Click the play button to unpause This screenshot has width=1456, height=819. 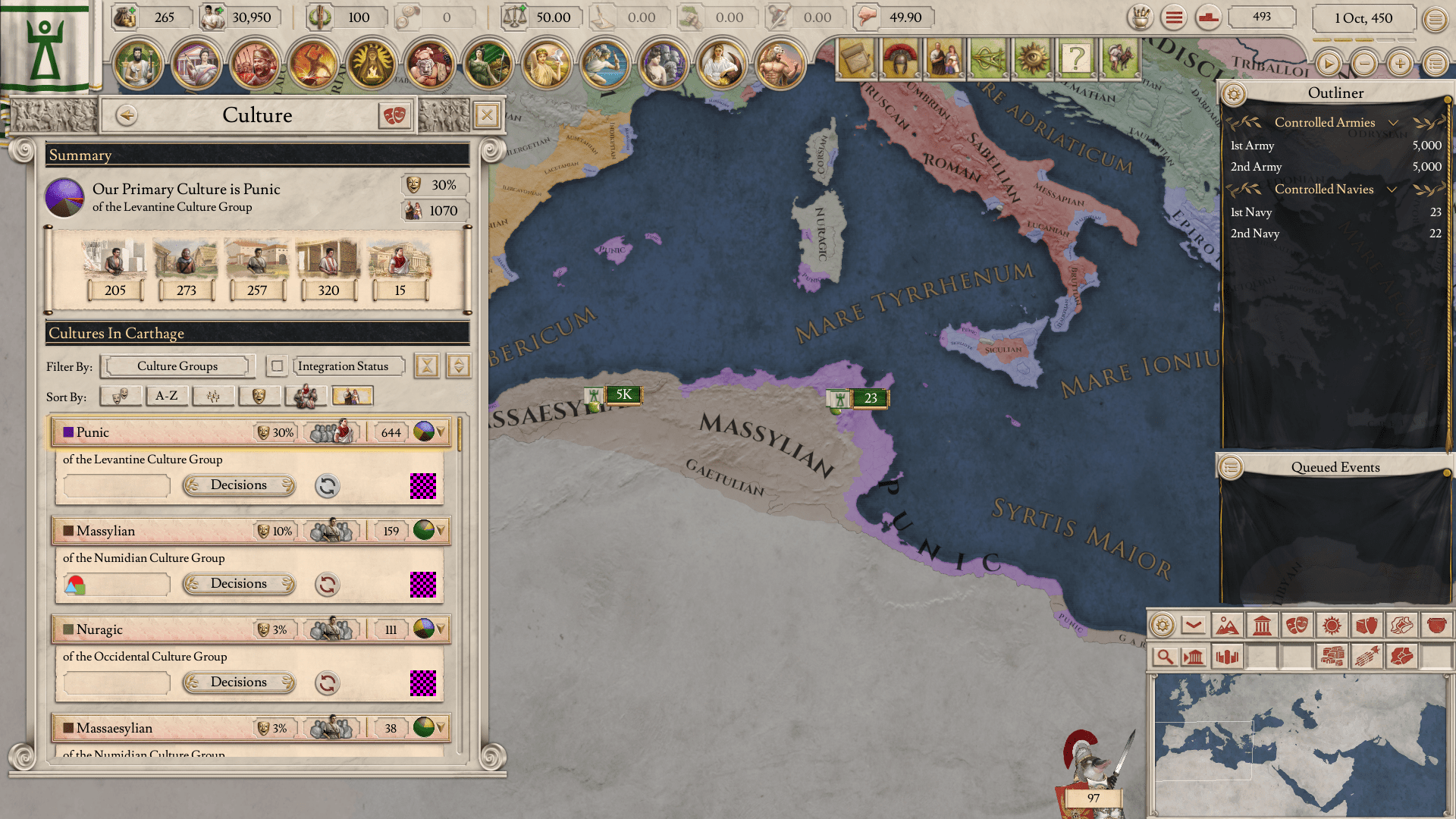(1328, 64)
